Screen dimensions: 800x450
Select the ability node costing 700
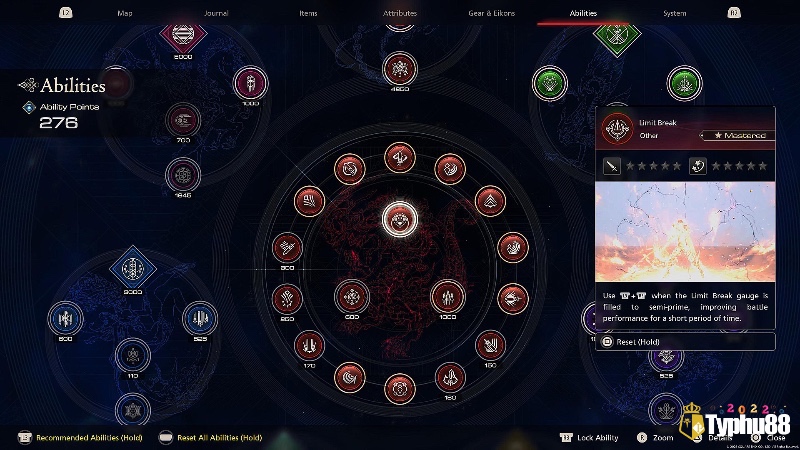coord(183,120)
